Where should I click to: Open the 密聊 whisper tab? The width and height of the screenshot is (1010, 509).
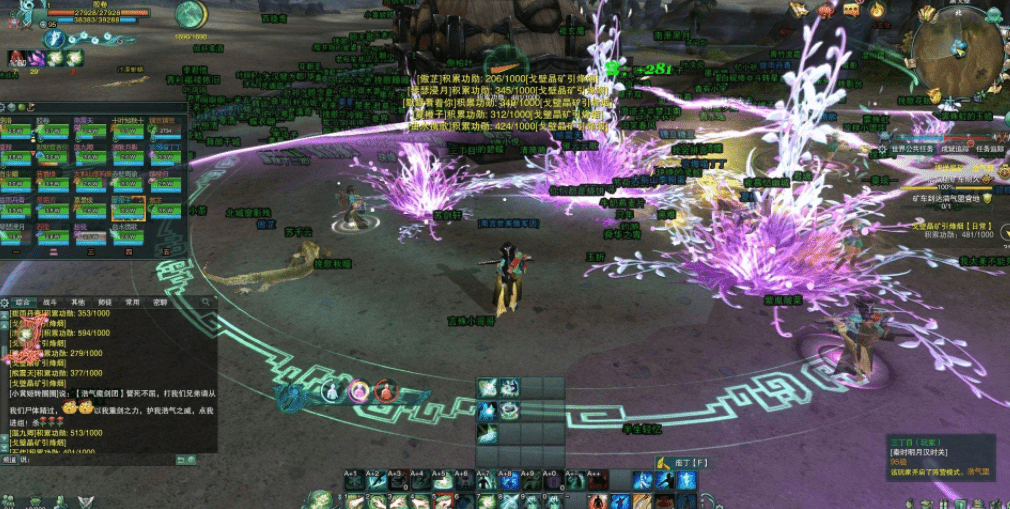pyautogui.click(x=160, y=301)
